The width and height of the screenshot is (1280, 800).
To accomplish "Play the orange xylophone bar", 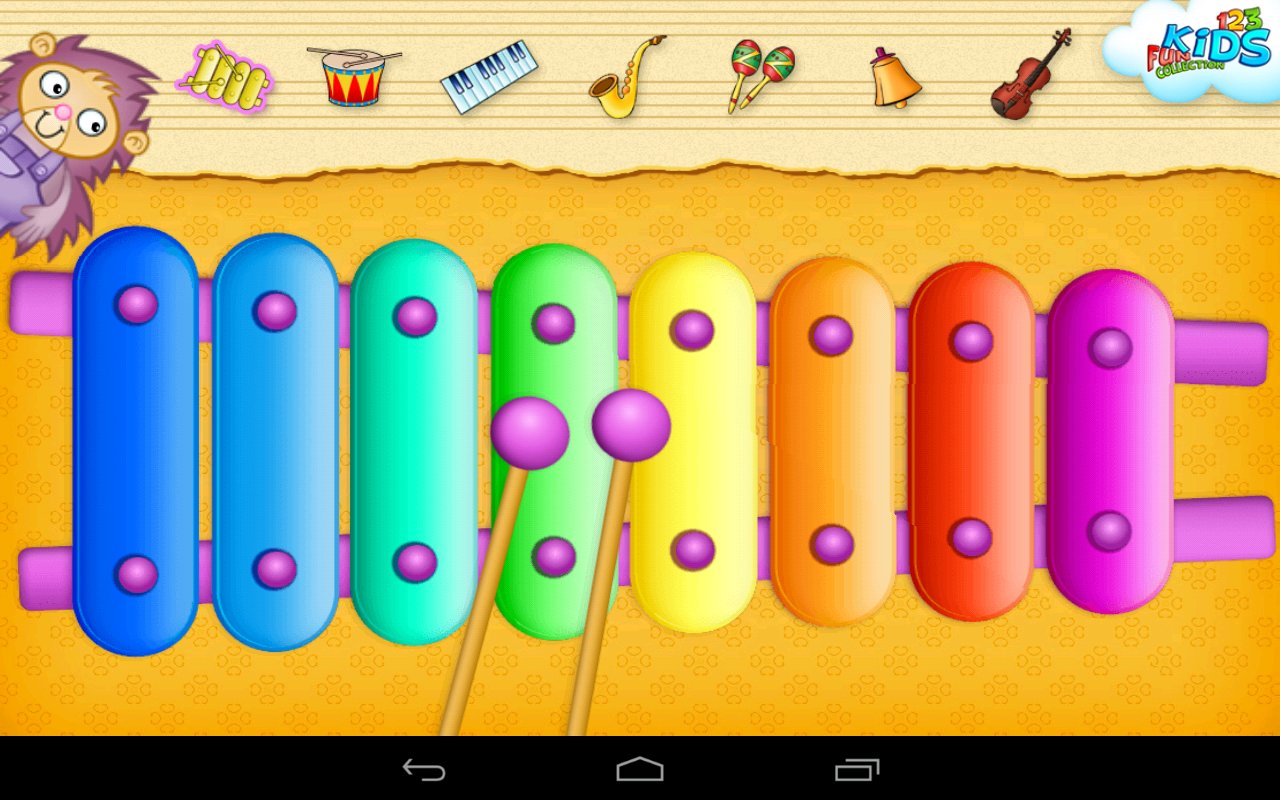I will point(832,440).
